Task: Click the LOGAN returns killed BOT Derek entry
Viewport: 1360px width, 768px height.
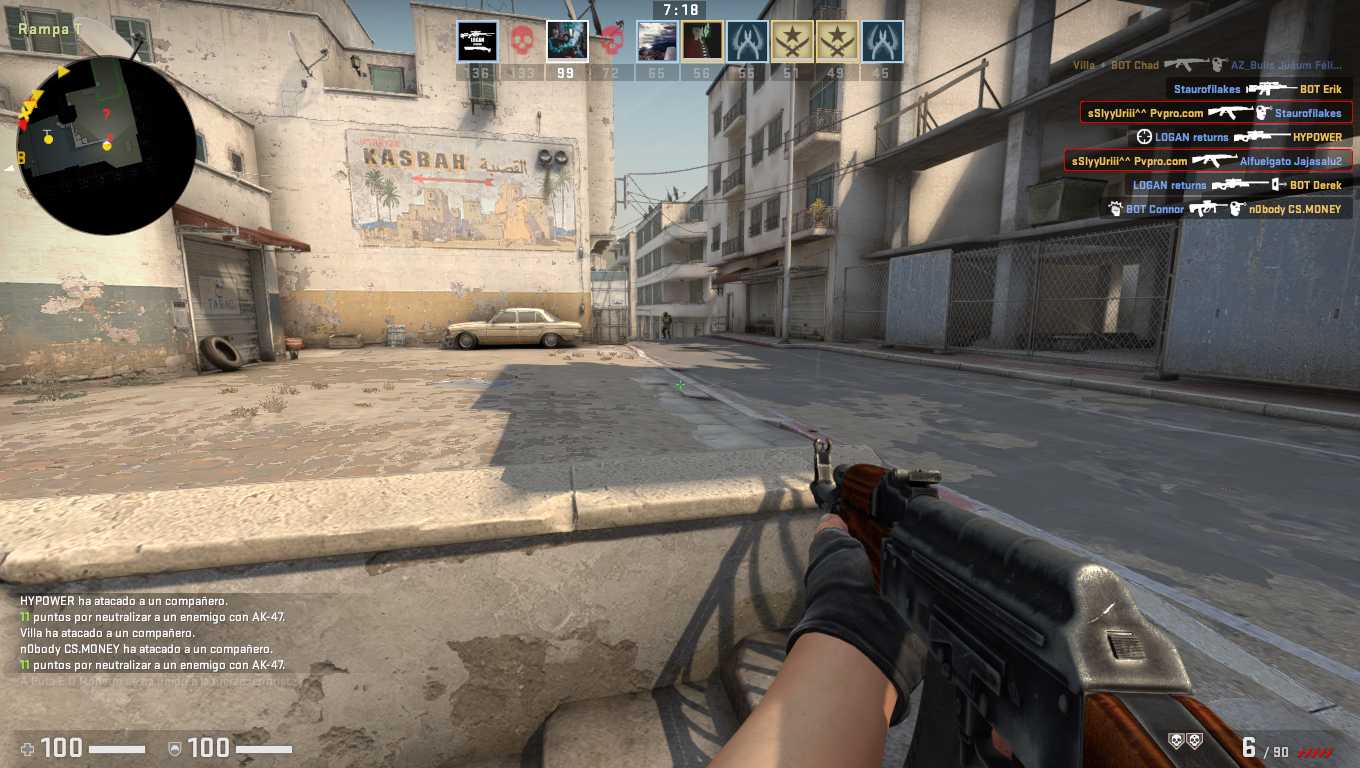Action: (1237, 185)
